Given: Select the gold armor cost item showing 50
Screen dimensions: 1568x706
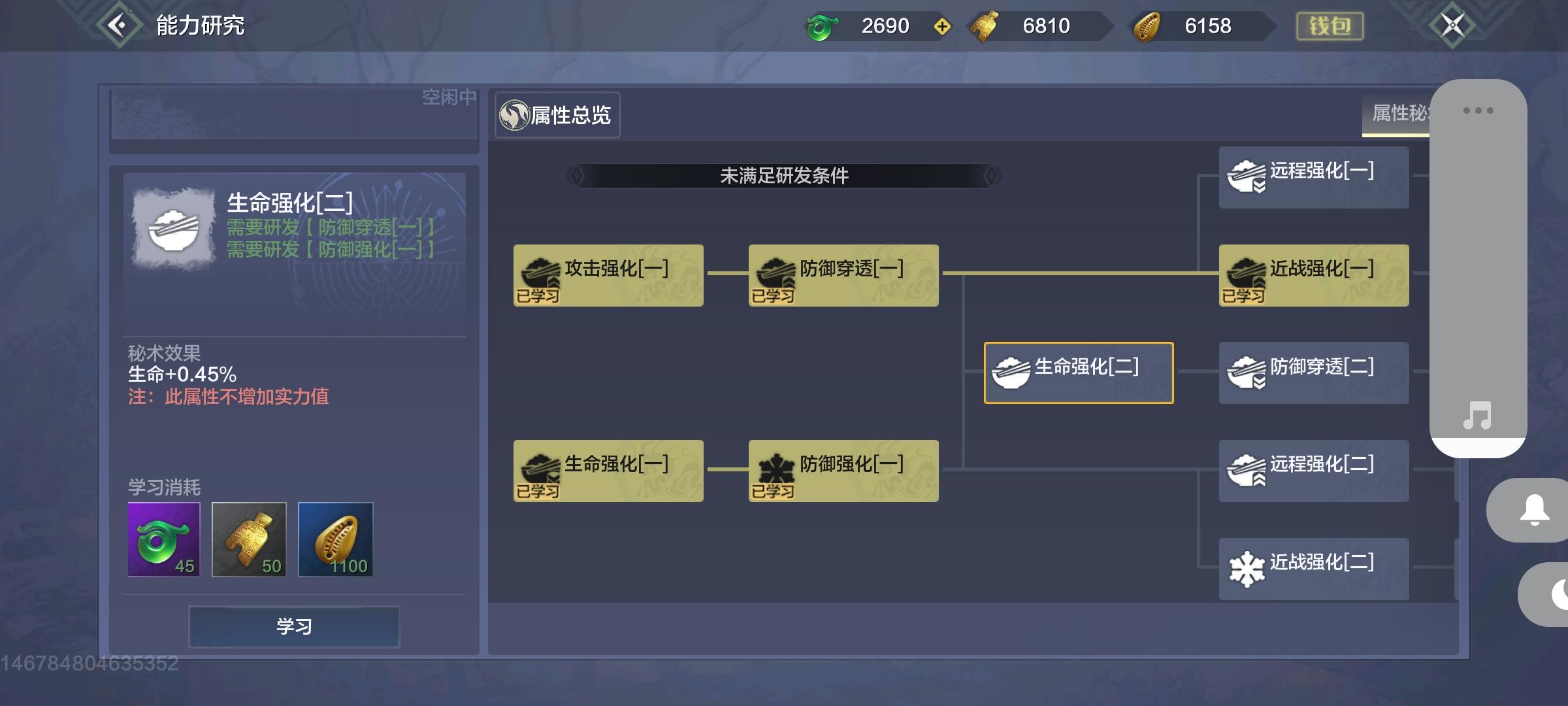Looking at the screenshot, I should point(248,539).
